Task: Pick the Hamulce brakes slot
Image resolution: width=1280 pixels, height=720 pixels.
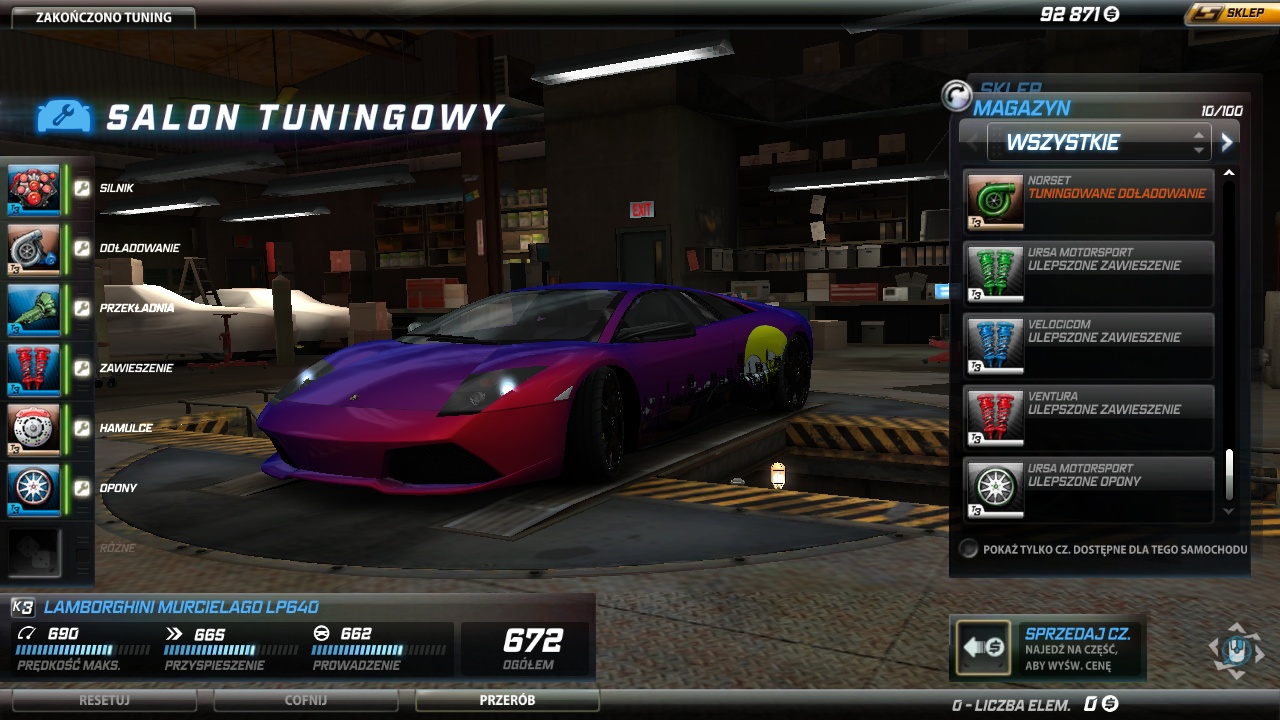Action: [x=34, y=428]
